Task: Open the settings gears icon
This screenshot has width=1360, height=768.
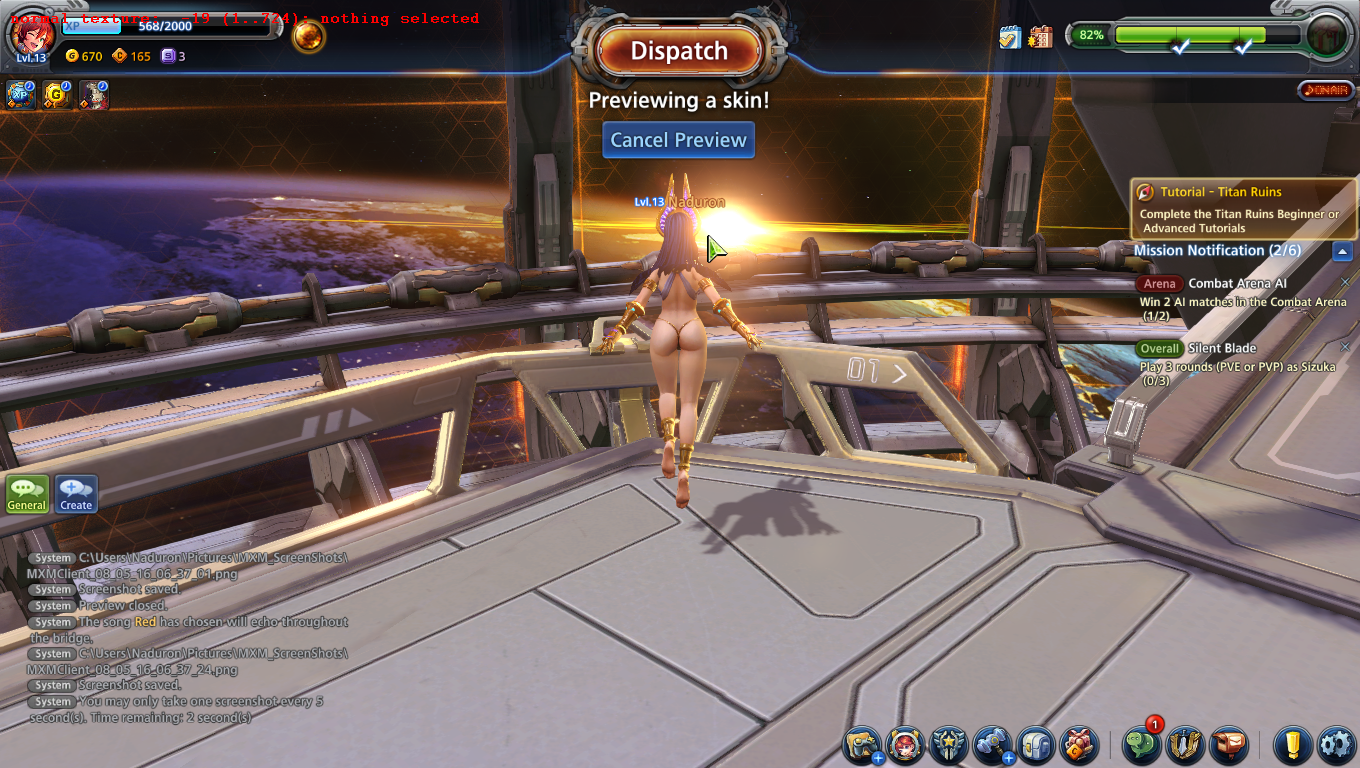Action: click(1335, 745)
